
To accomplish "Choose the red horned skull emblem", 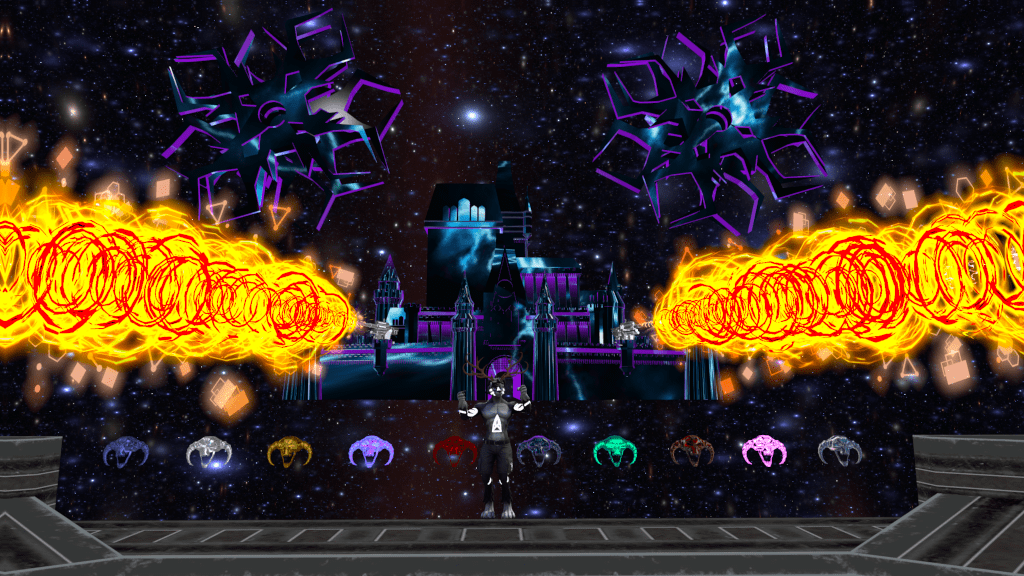I will pos(452,452).
